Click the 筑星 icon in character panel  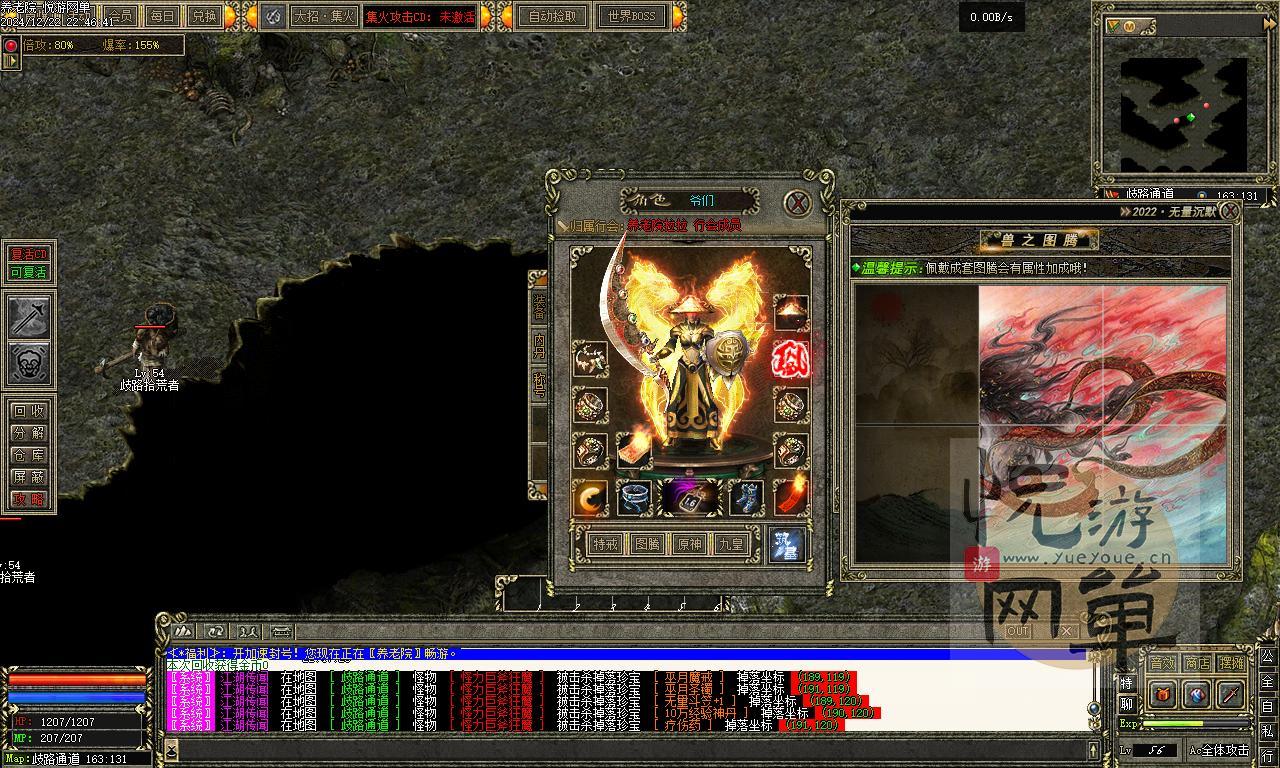[x=786, y=545]
